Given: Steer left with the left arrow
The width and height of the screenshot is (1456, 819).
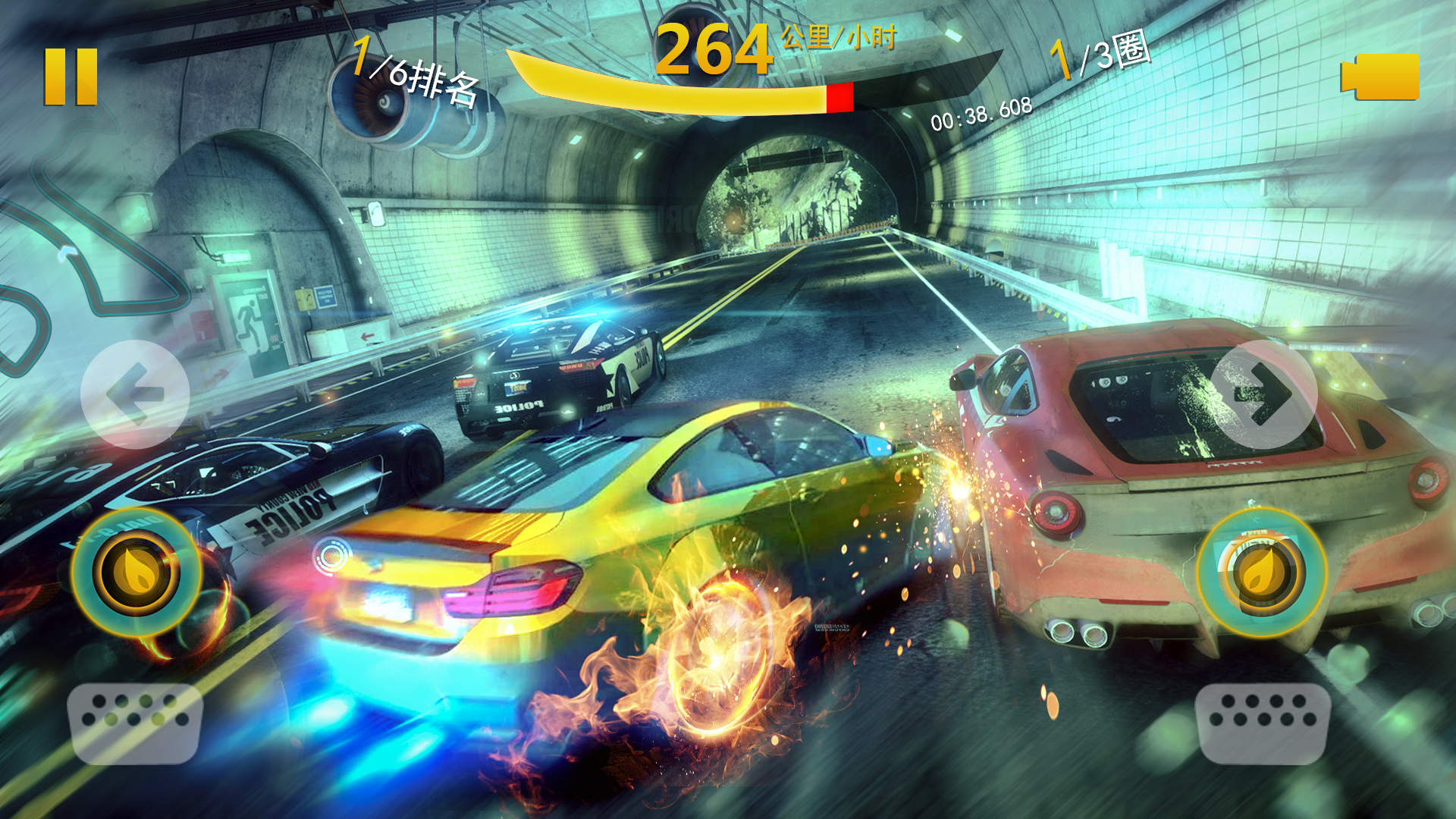Looking at the screenshot, I should tap(135, 394).
